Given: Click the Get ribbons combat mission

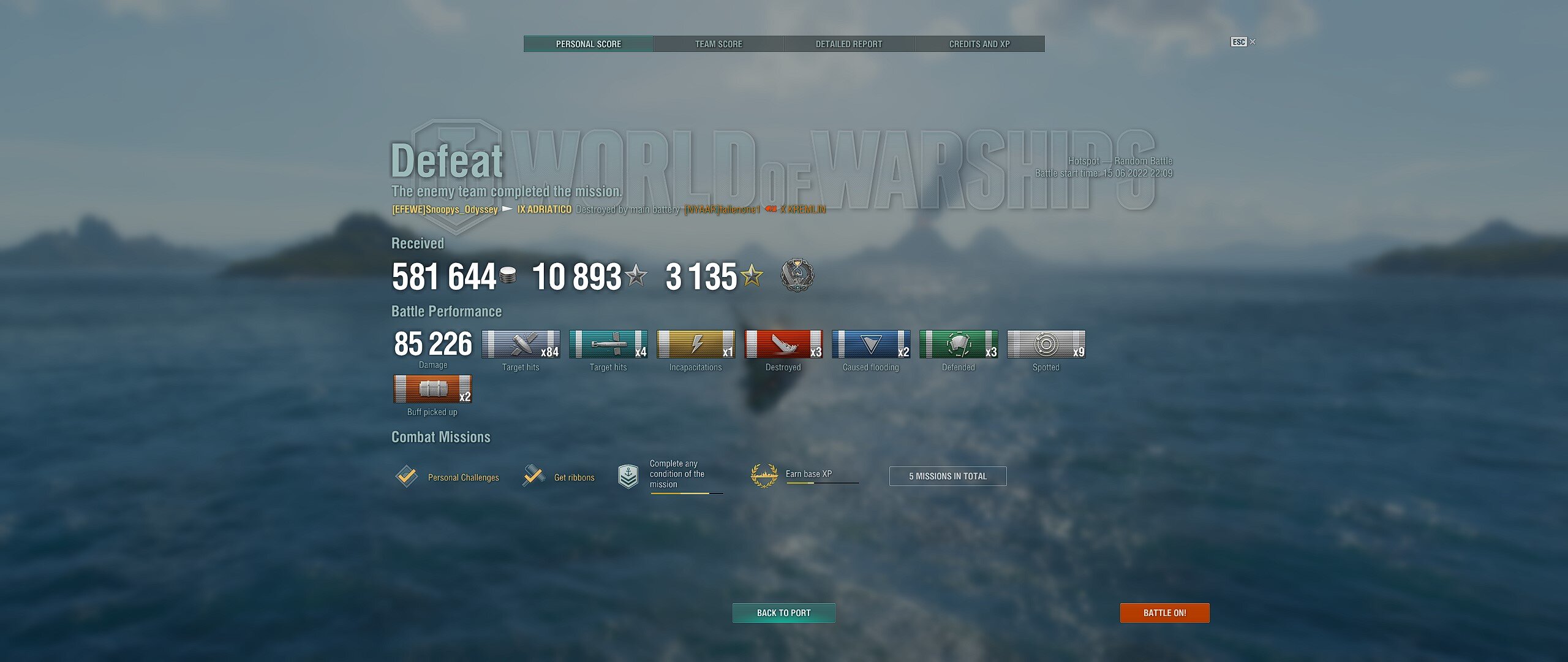Looking at the screenshot, I should [559, 477].
